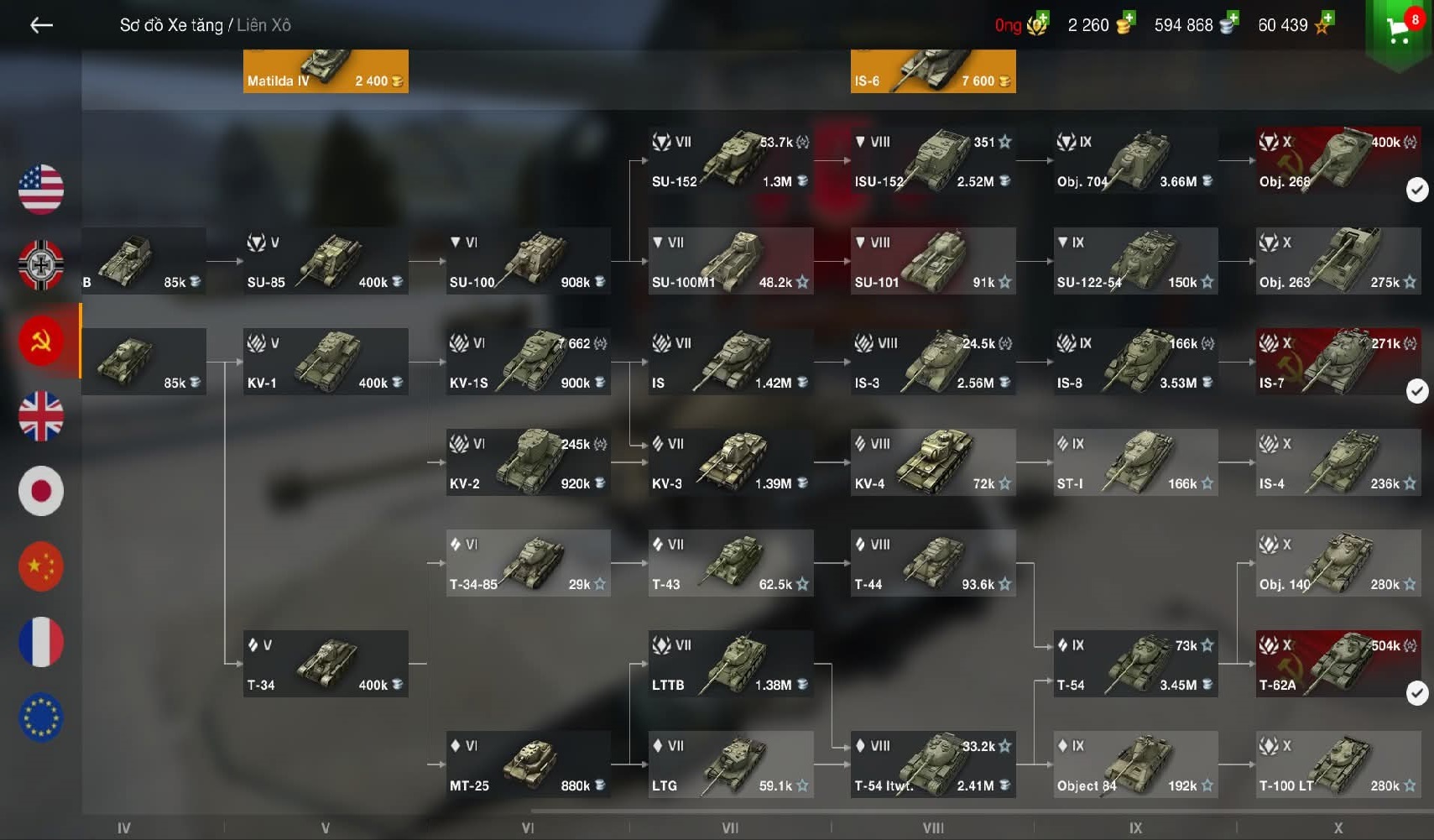The image size is (1434, 840).
Task: Select the United Kingdom flag tab
Action: (41, 416)
